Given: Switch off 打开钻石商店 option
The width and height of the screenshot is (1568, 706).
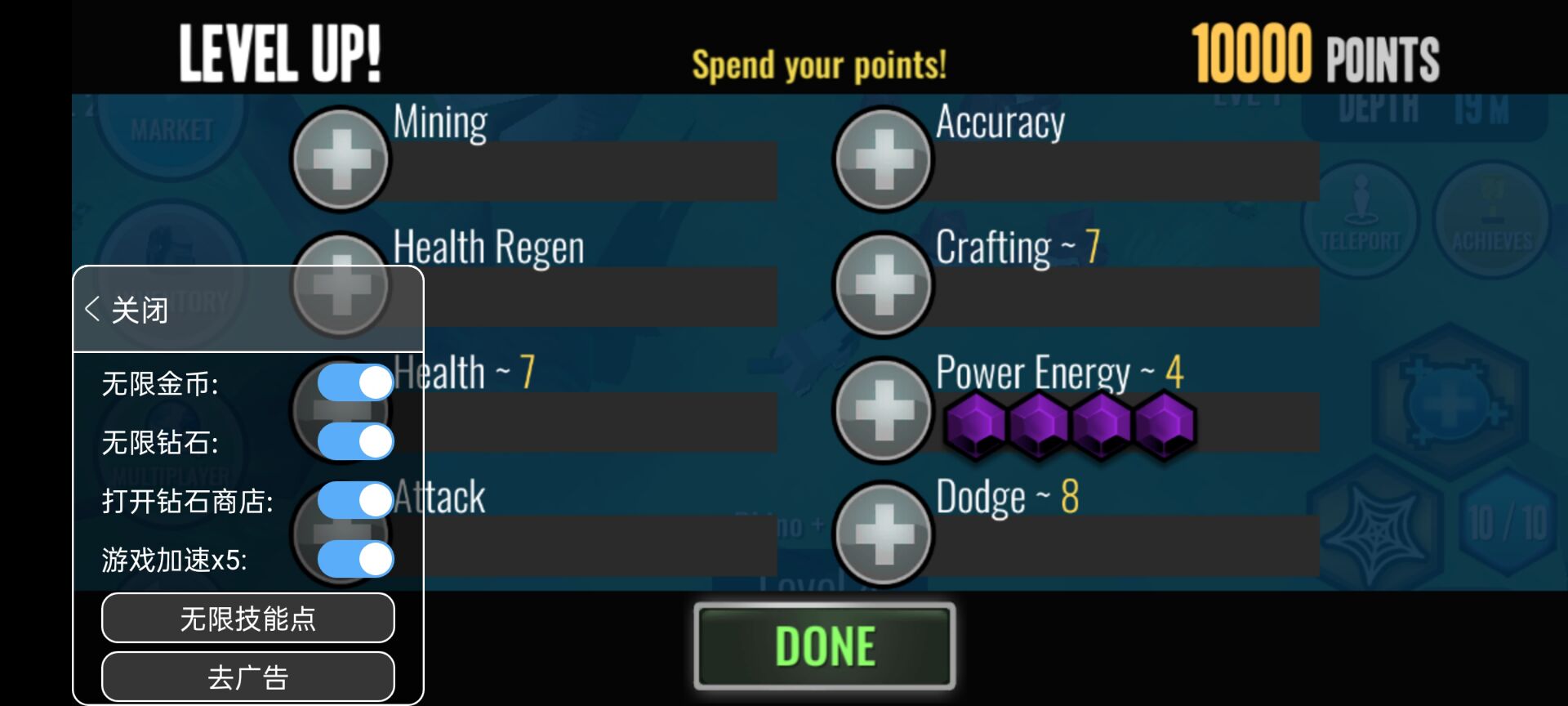Looking at the screenshot, I should point(355,500).
